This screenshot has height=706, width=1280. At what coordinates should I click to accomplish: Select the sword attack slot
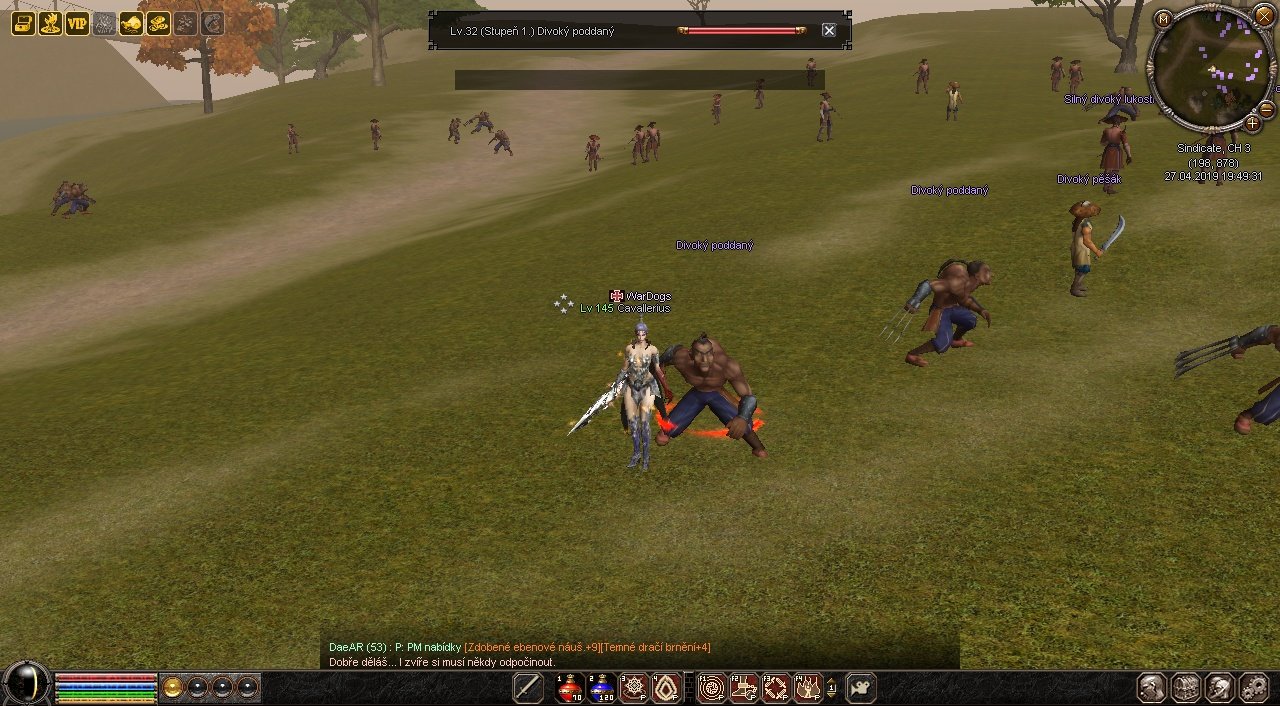click(528, 688)
